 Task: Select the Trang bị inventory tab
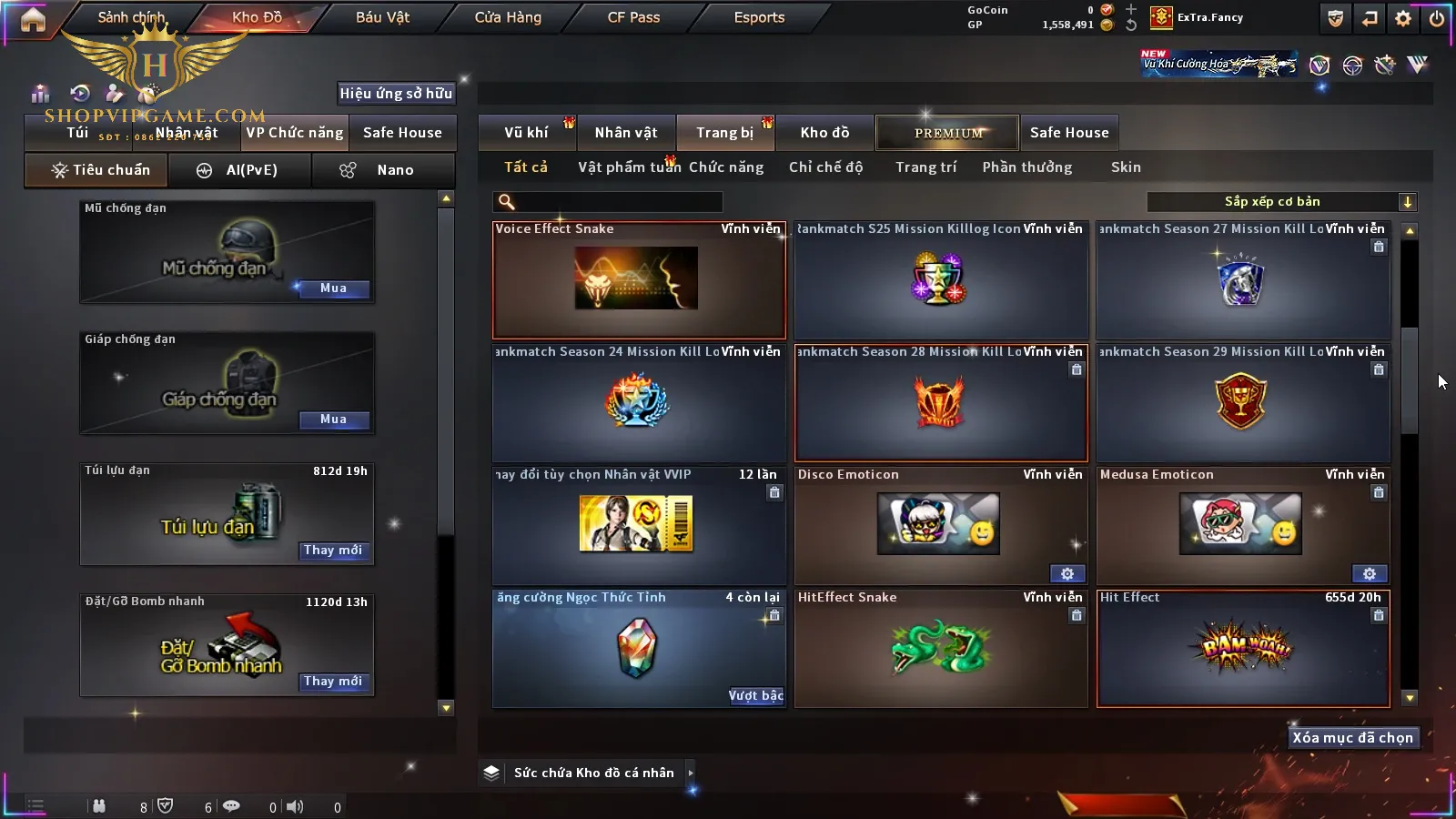[x=724, y=133]
